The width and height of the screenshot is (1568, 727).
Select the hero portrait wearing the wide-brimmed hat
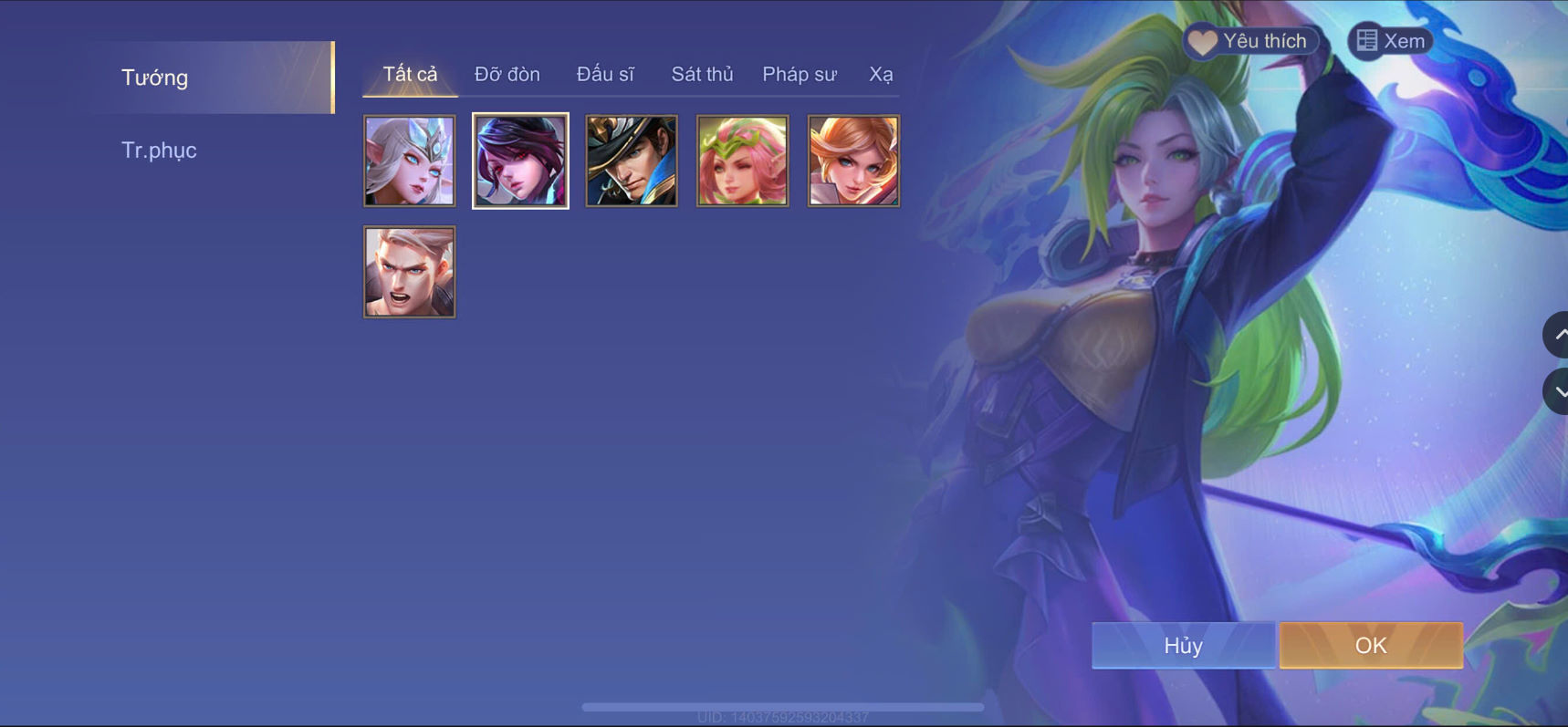(x=632, y=161)
